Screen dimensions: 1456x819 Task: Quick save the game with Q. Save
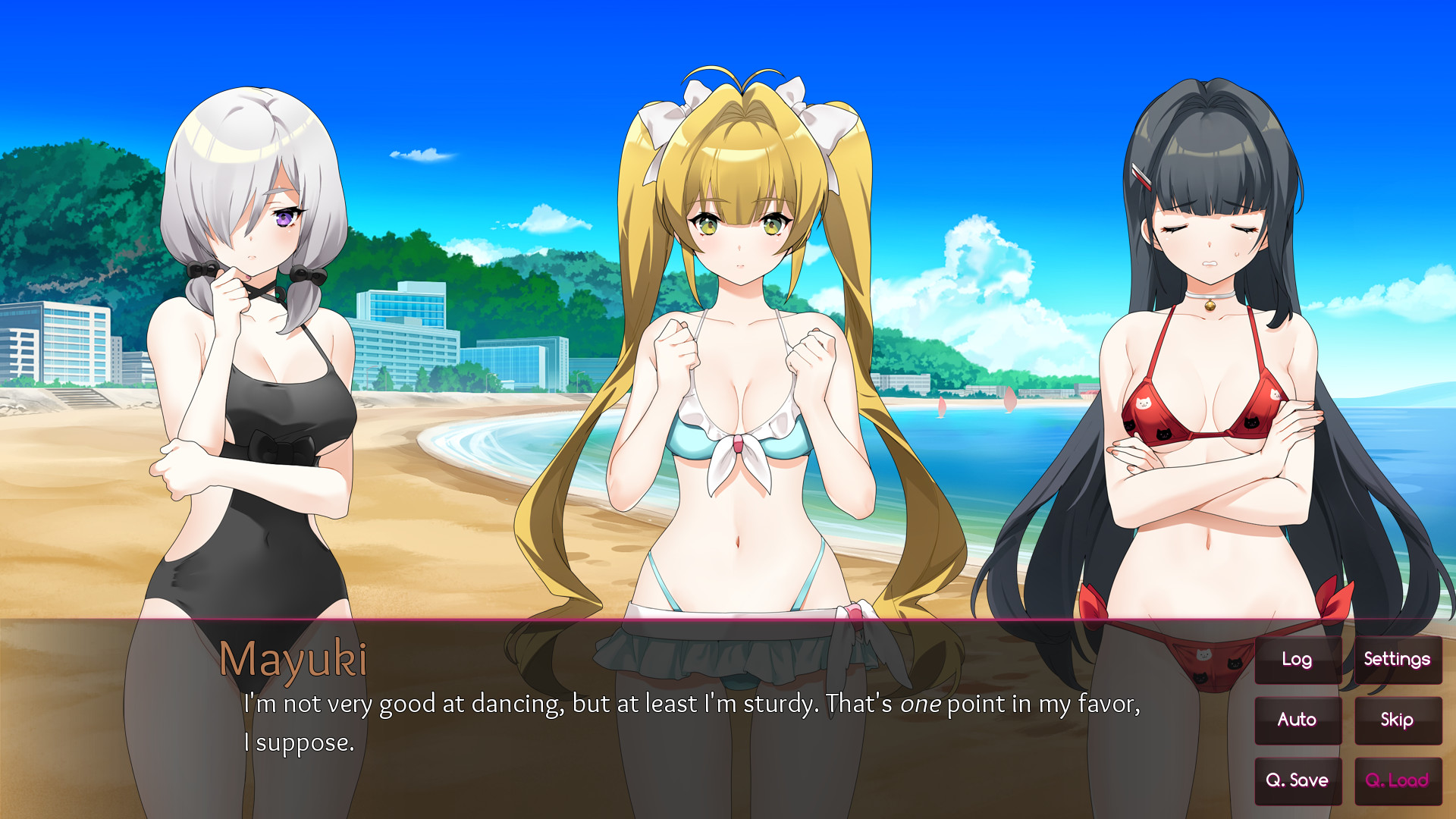[1298, 780]
